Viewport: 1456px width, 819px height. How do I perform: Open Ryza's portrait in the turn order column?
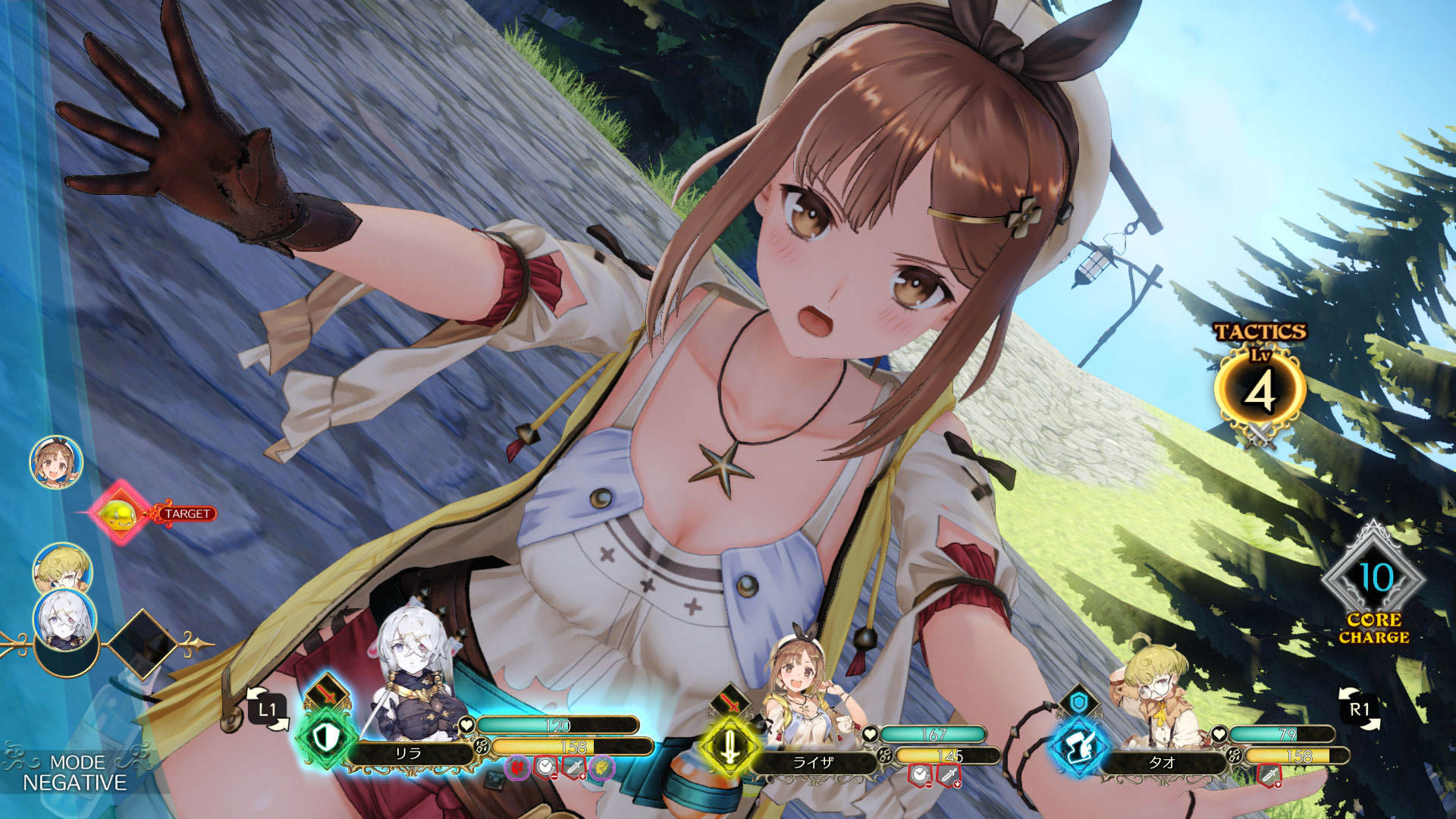point(55,463)
